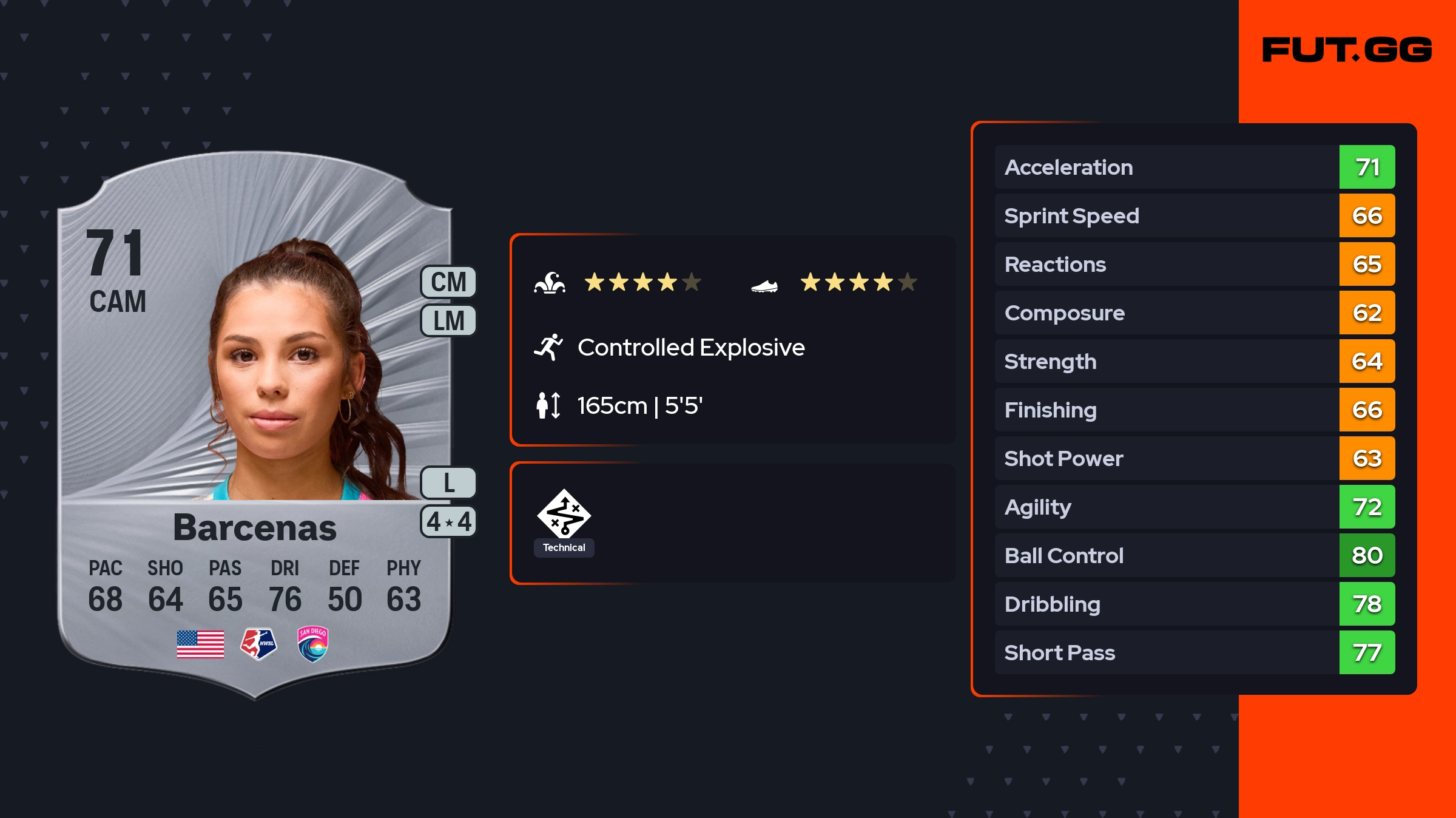
Task: Click the United States flag on the card
Action: (x=200, y=644)
